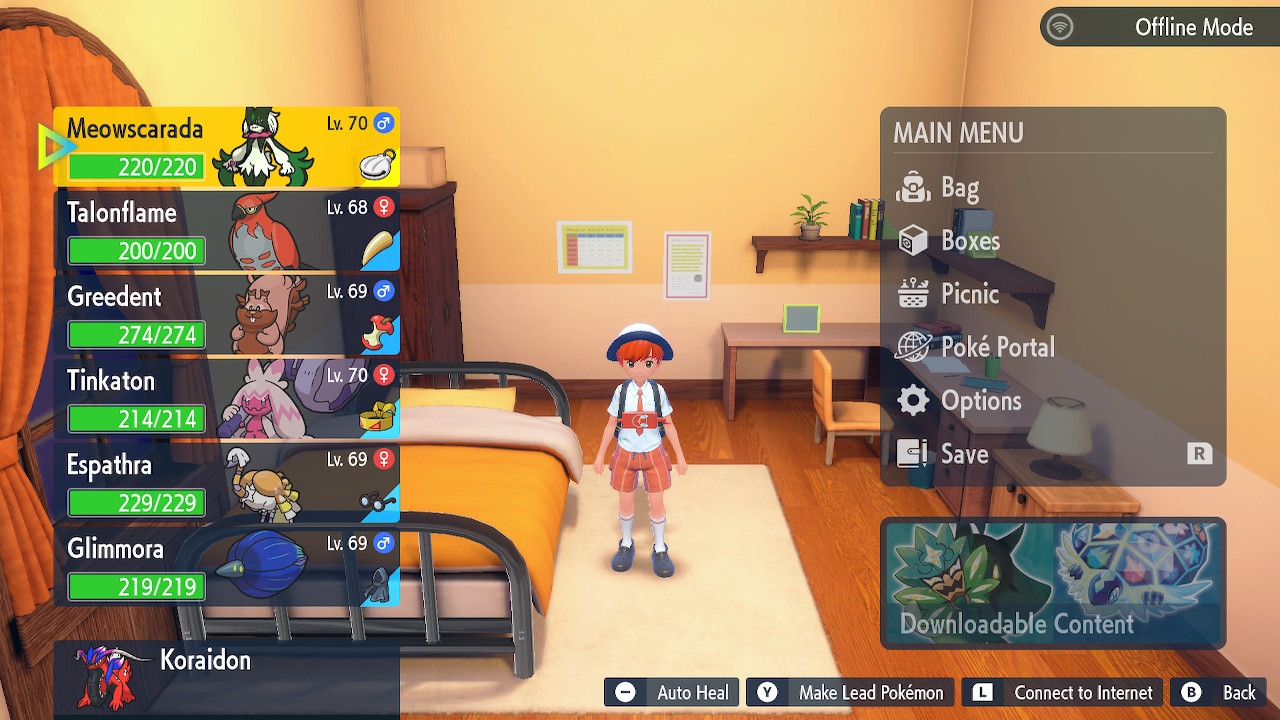This screenshot has width=1280, height=720.
Task: Select Talonflame in the party list
Action: pyautogui.click(x=228, y=232)
